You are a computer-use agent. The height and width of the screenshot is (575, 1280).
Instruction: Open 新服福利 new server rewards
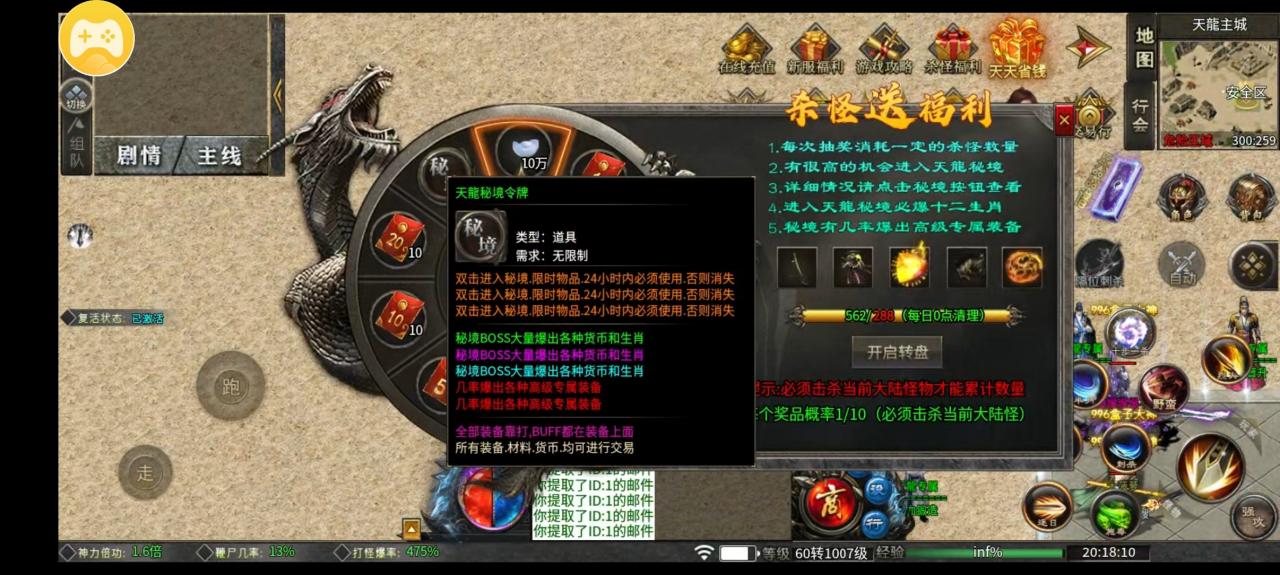(x=815, y=52)
